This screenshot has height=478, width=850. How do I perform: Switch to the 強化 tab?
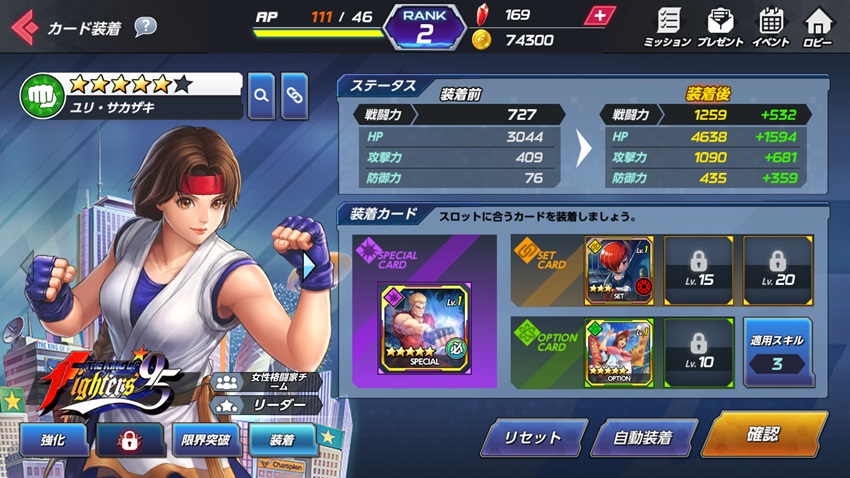(55, 440)
